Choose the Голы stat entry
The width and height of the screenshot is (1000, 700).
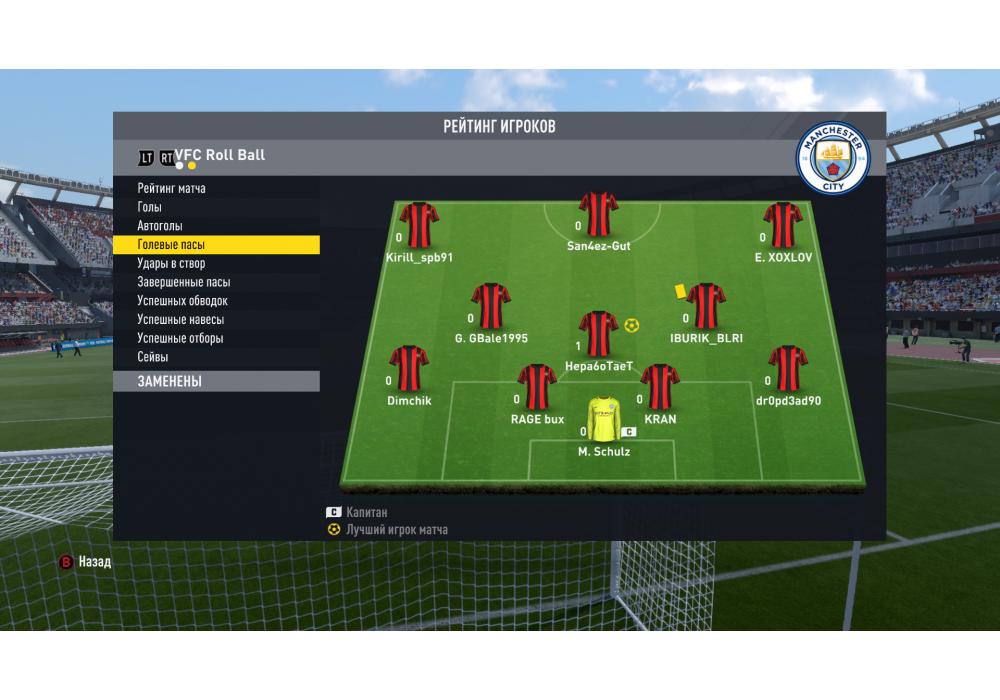pos(149,207)
